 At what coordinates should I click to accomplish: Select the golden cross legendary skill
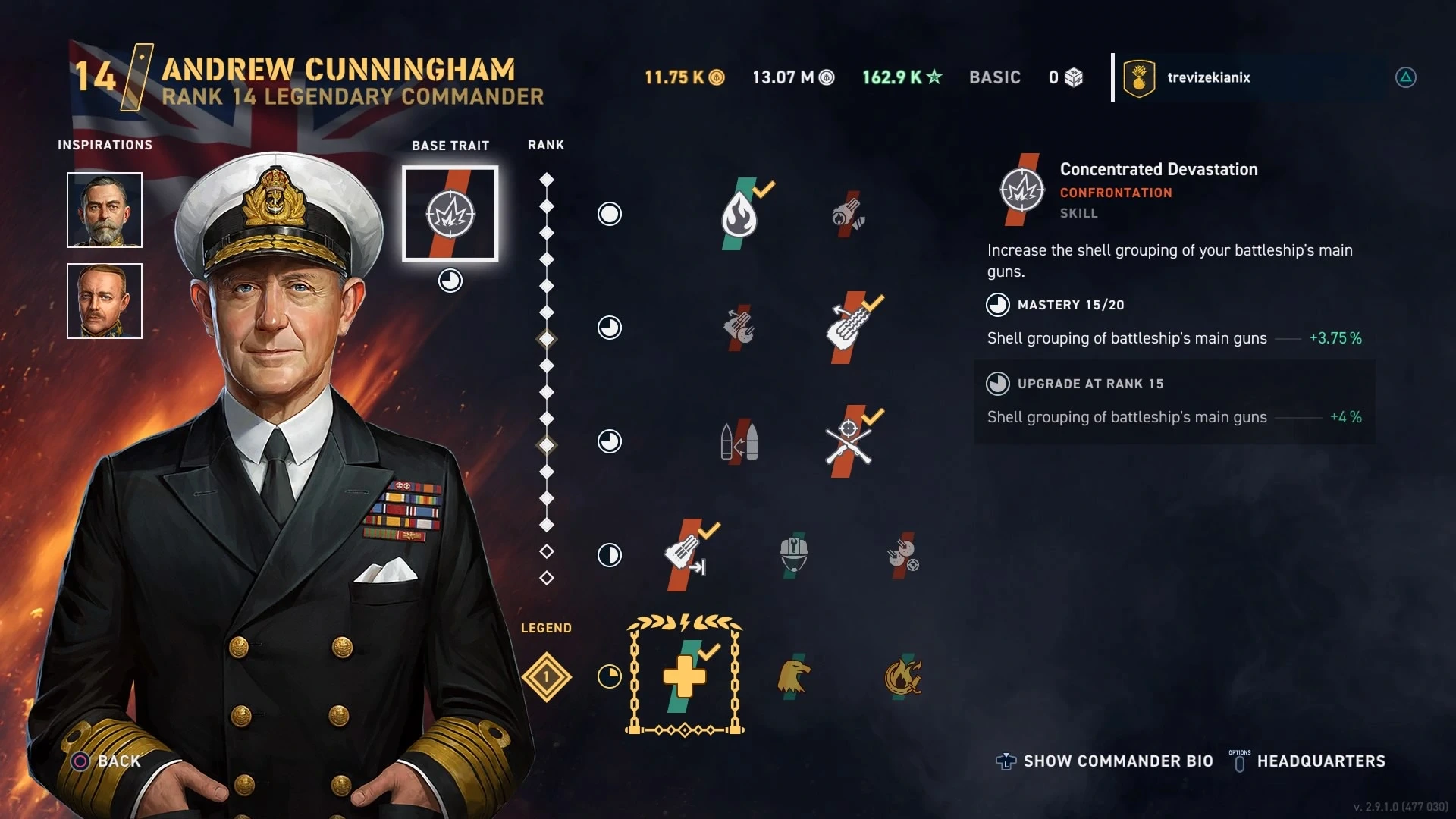coord(685,676)
